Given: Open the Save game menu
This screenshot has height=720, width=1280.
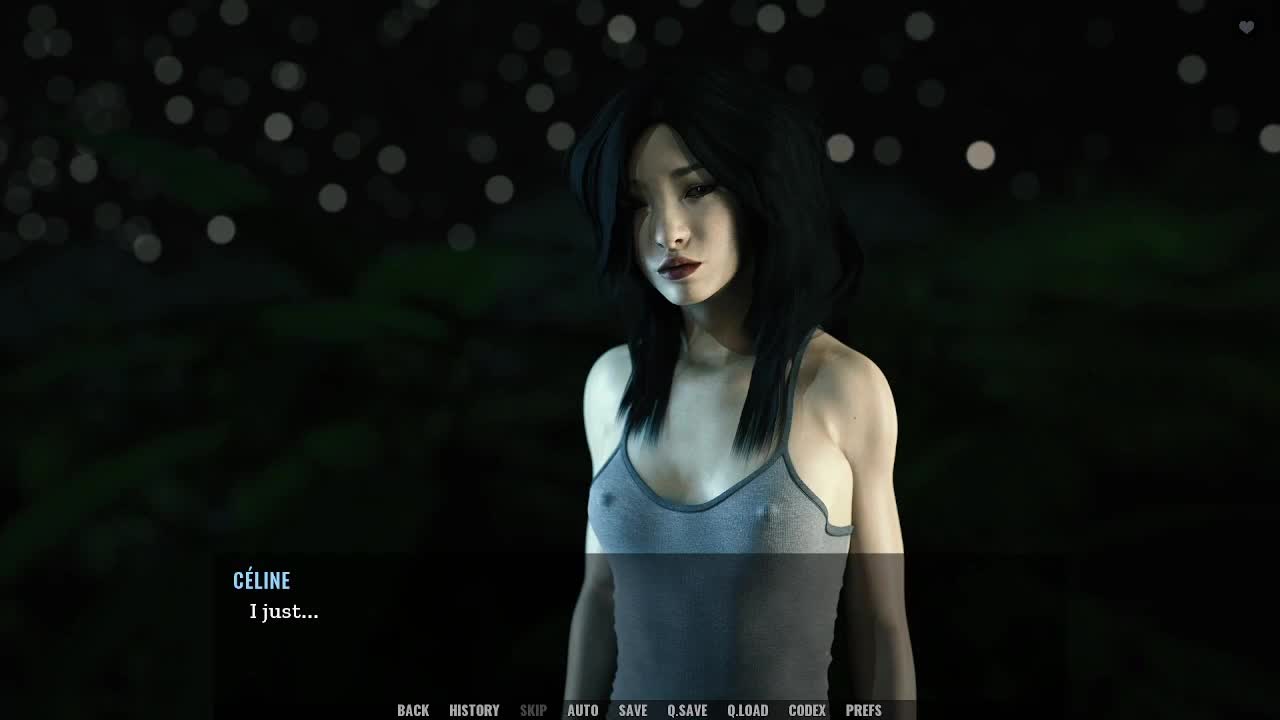Looking at the screenshot, I should tap(632, 710).
